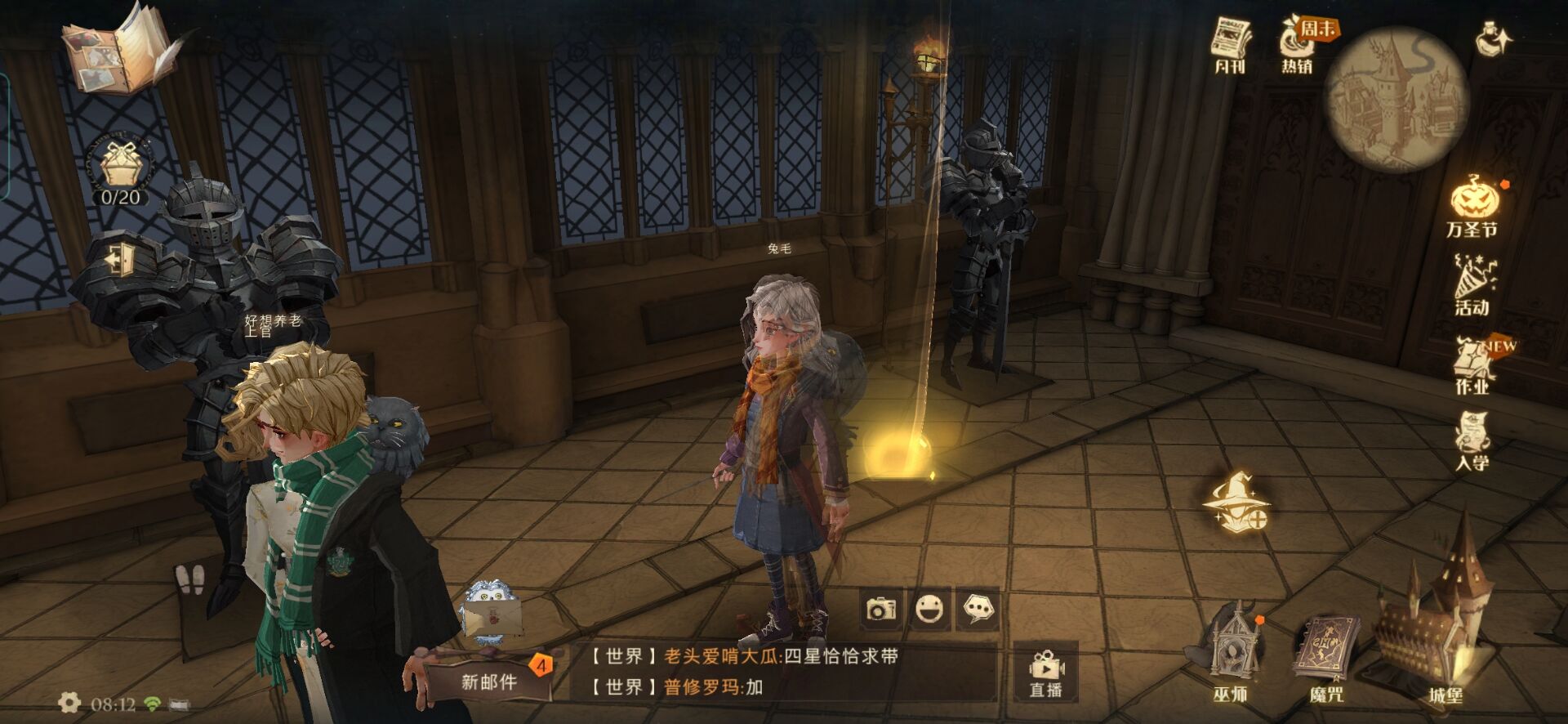
Task: Open the 新邮件 new mail notification
Action: 490,680
